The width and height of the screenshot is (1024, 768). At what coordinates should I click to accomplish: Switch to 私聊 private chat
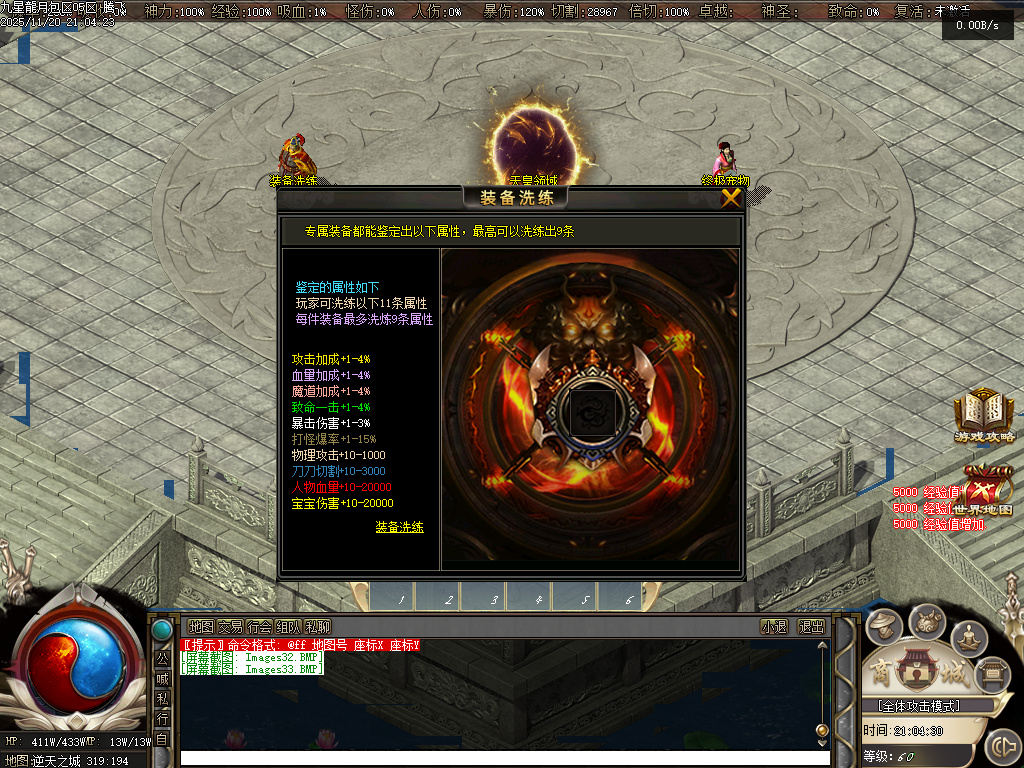point(318,627)
